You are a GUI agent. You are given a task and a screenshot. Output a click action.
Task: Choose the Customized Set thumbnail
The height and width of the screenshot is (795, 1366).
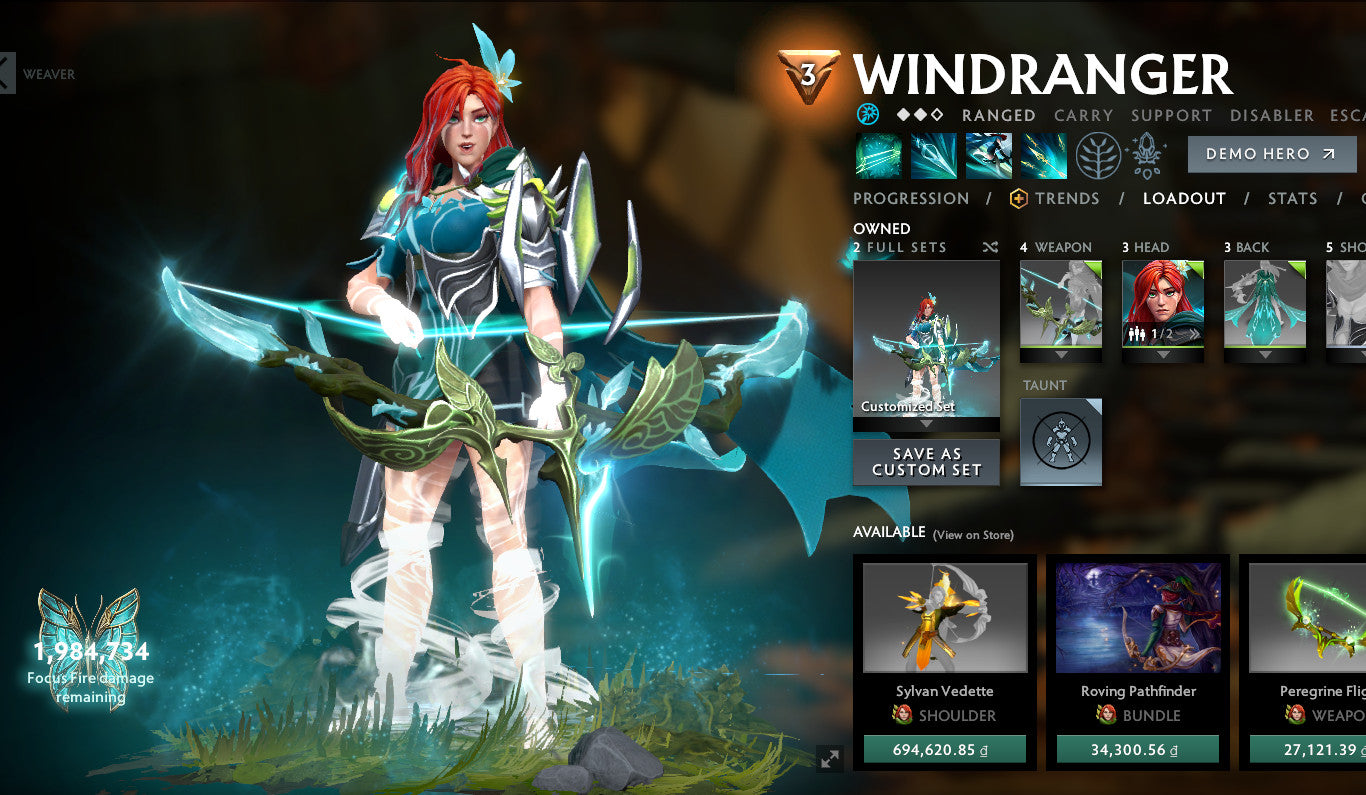pyautogui.click(x=926, y=338)
